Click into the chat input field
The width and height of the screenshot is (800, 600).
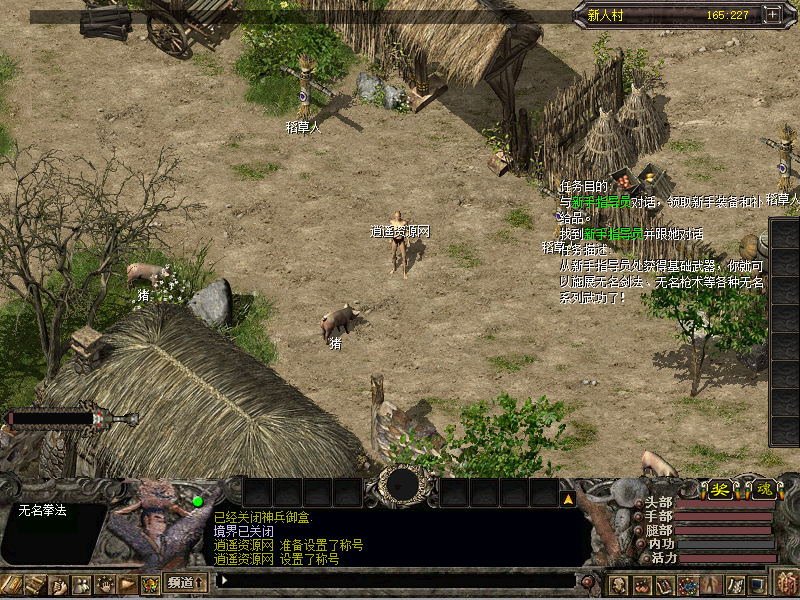400,580
